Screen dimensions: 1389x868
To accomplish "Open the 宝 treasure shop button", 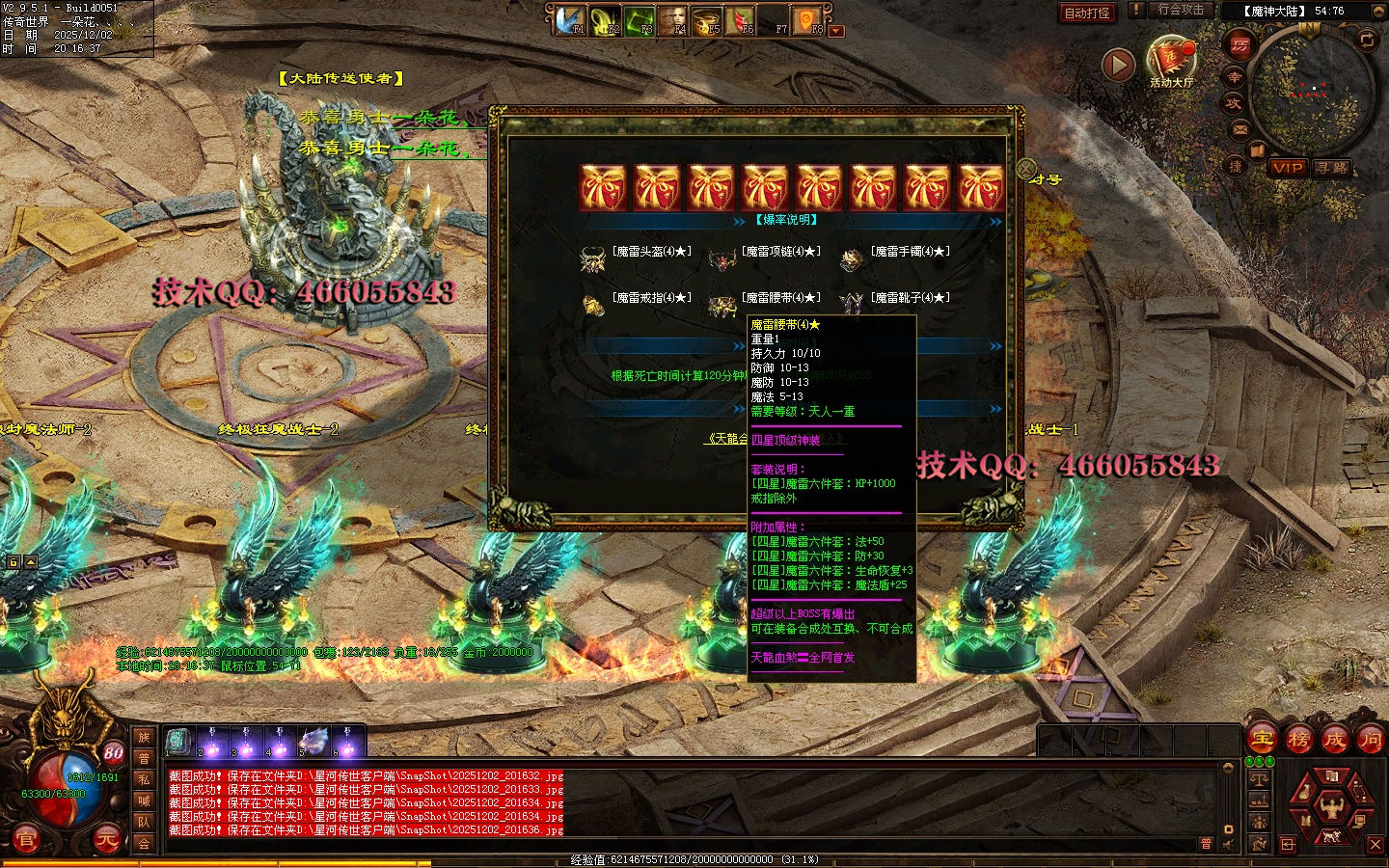I will tap(1263, 740).
